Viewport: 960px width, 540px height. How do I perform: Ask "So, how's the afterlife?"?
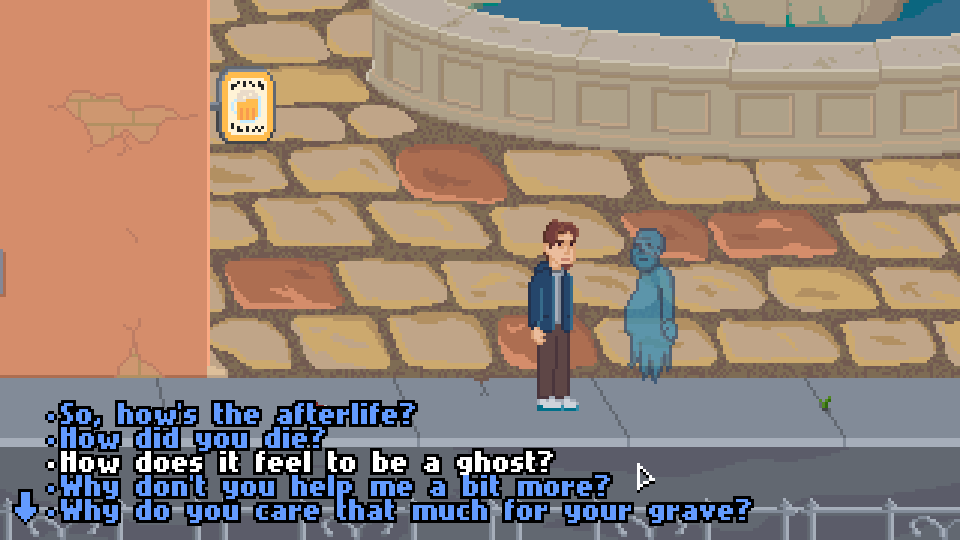[238, 413]
